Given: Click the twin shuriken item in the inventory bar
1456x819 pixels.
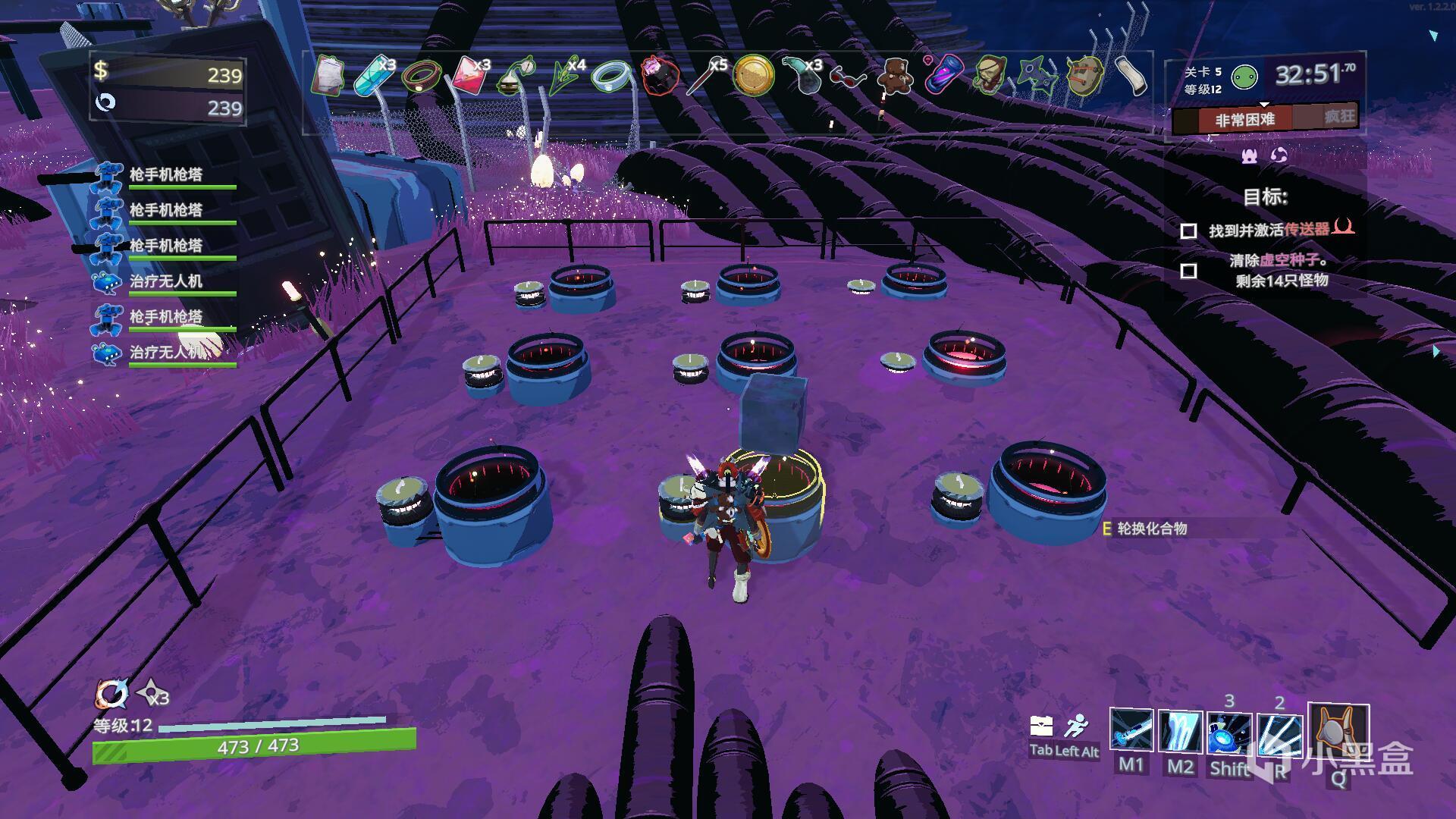Looking at the screenshot, I should pyautogui.click(x=1036, y=76).
